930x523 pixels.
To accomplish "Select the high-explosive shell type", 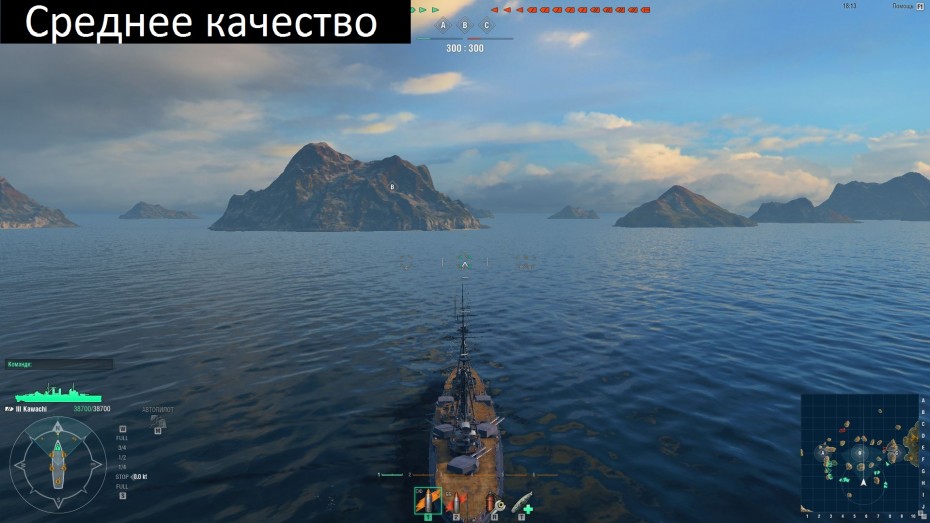I will [427, 500].
